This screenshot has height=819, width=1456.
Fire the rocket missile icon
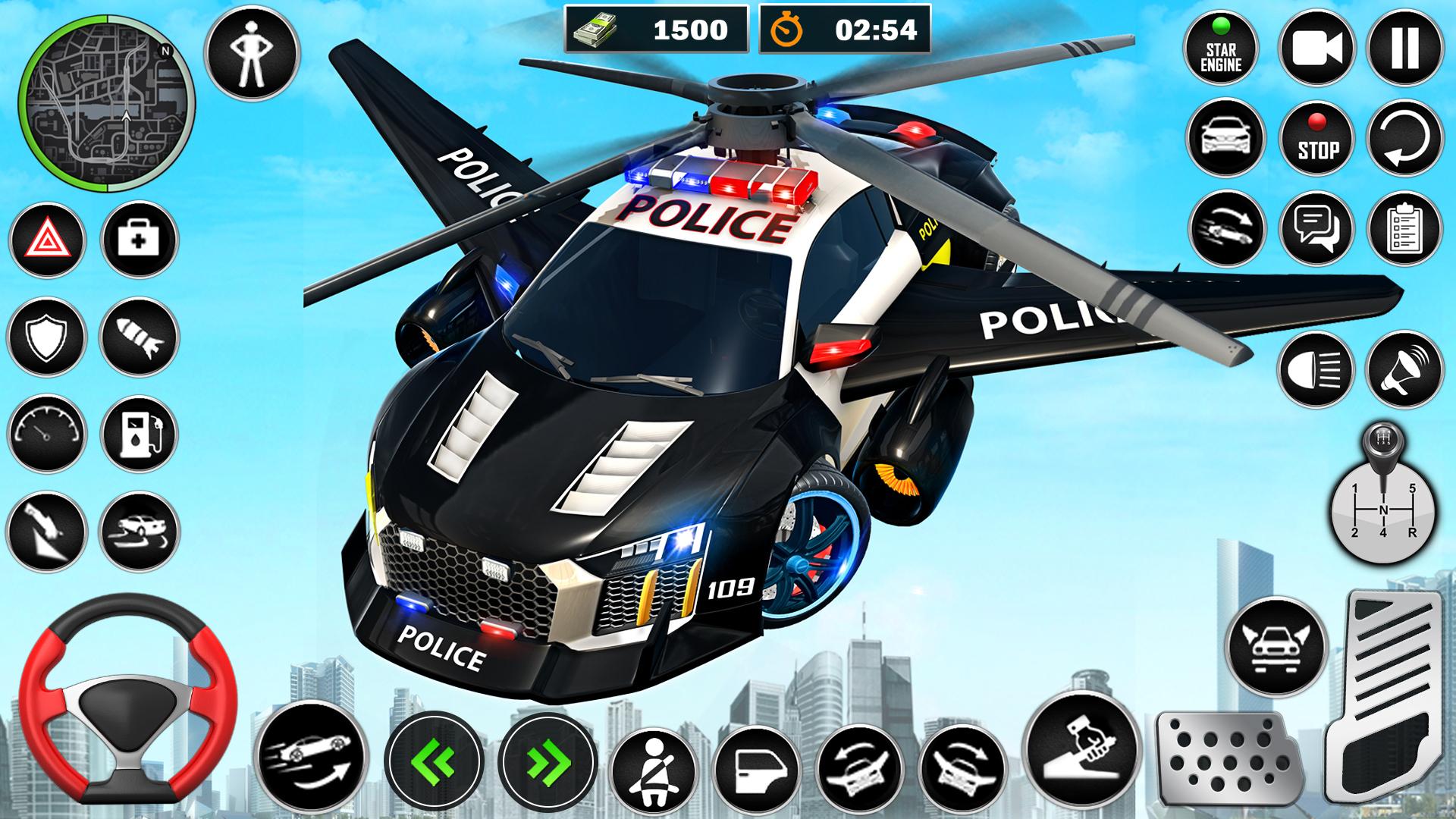[139, 337]
